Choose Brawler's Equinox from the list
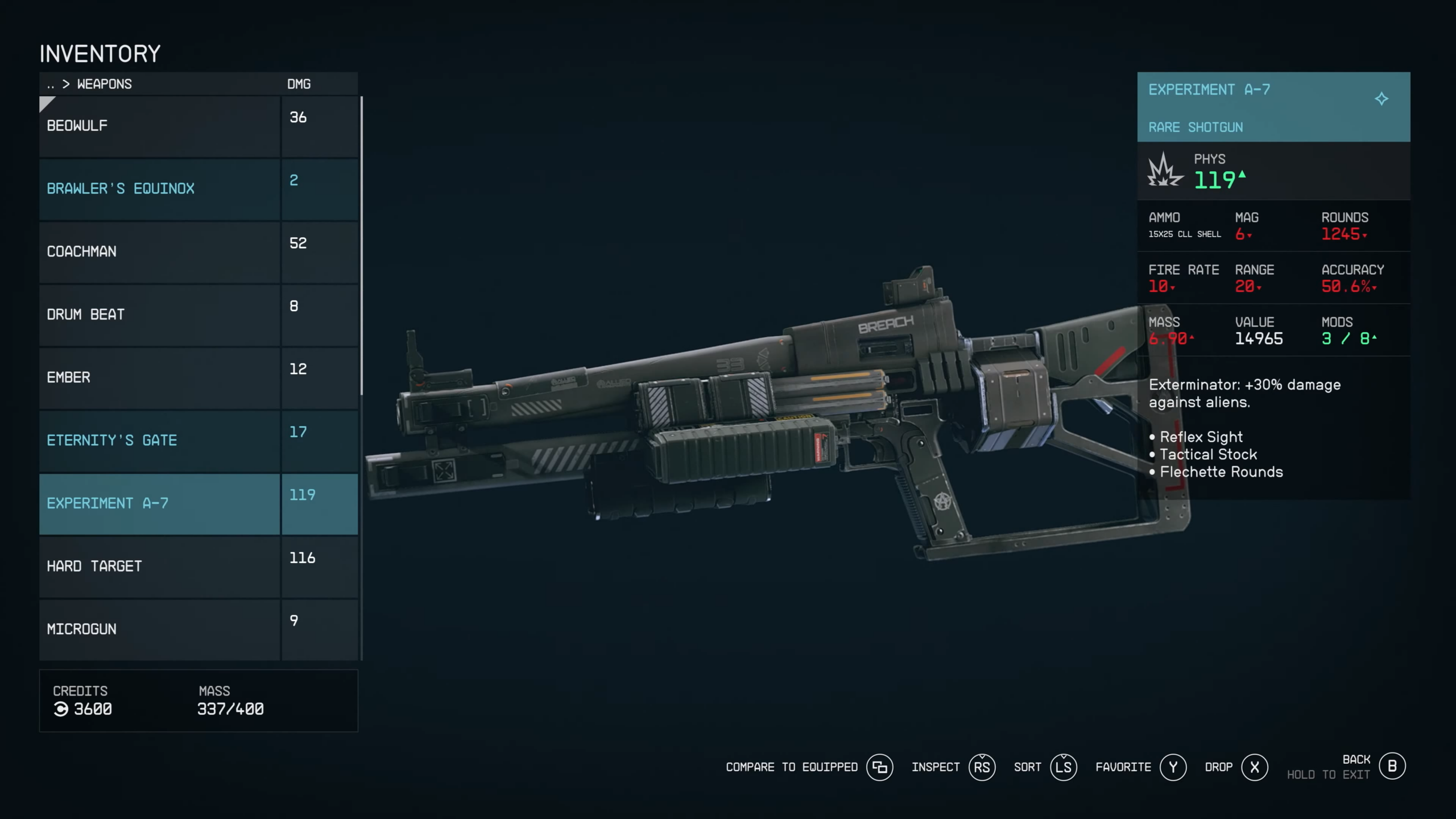This screenshot has height=819, width=1456. [x=159, y=189]
